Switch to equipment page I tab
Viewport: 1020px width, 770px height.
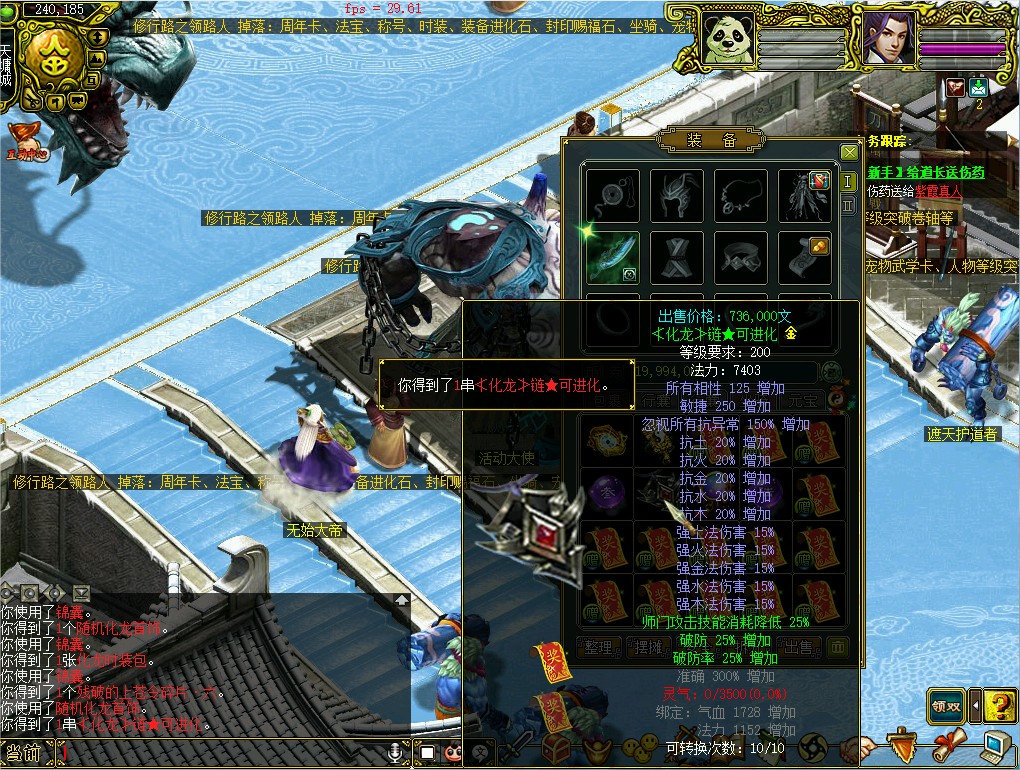pyautogui.click(x=848, y=181)
